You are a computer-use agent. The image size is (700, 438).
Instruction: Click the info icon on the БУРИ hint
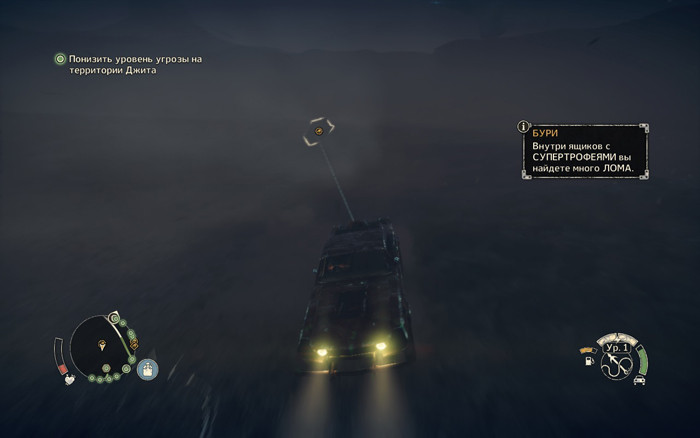click(x=523, y=127)
